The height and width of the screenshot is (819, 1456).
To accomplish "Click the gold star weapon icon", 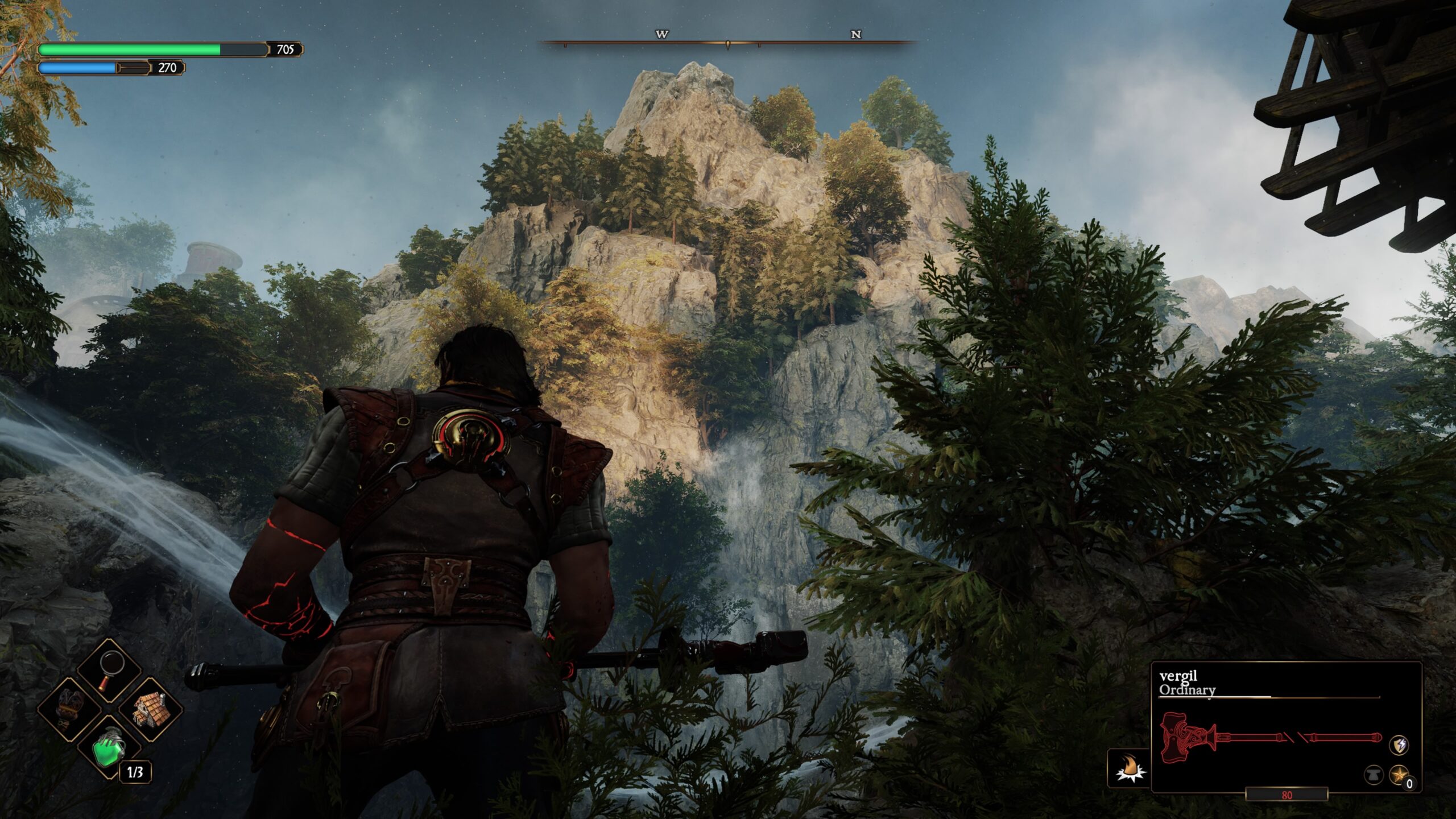I will click(x=1399, y=775).
